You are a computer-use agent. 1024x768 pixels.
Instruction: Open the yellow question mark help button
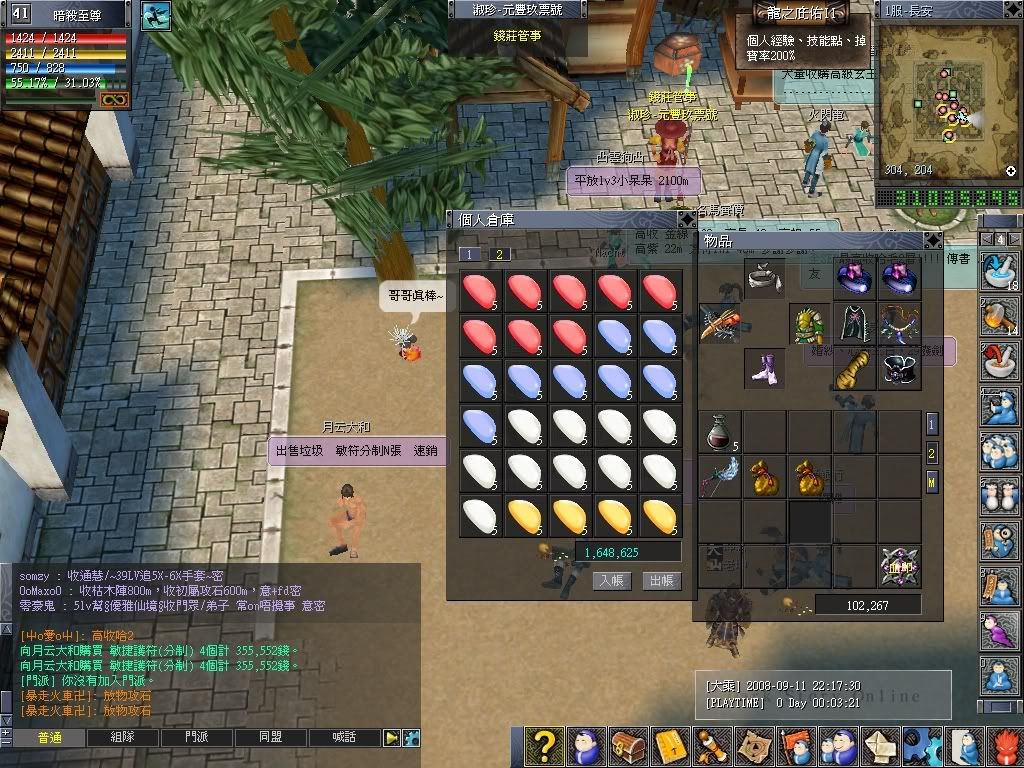tap(544, 746)
